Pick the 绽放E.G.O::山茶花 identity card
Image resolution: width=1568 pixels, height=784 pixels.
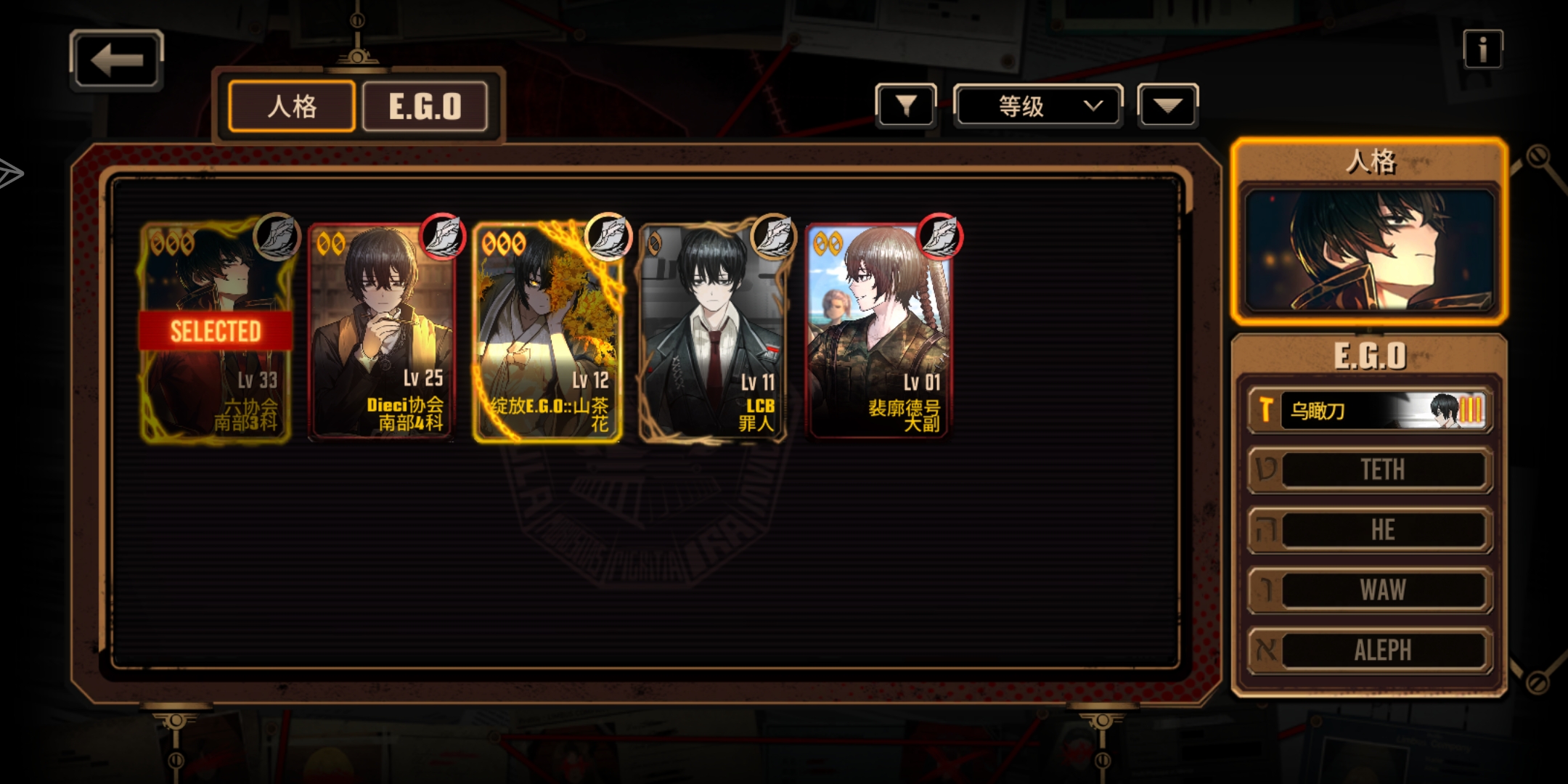(x=547, y=332)
